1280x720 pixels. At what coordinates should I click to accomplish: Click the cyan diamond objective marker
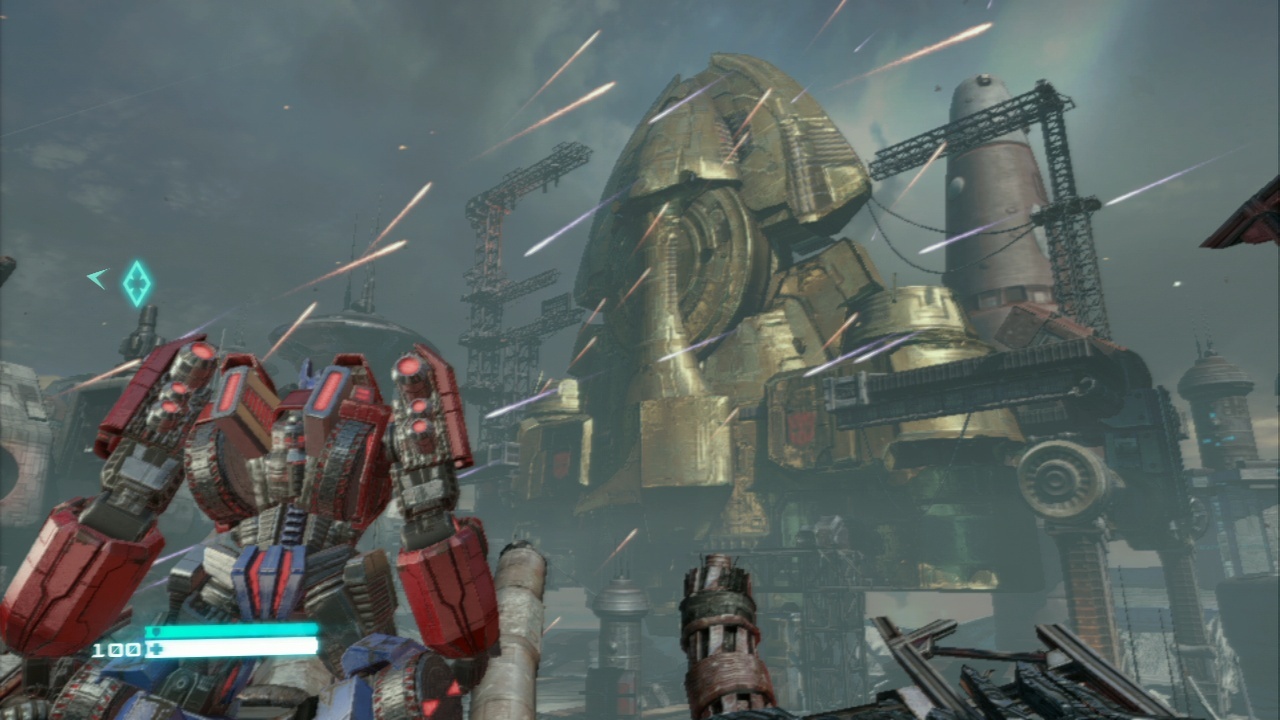[137, 283]
